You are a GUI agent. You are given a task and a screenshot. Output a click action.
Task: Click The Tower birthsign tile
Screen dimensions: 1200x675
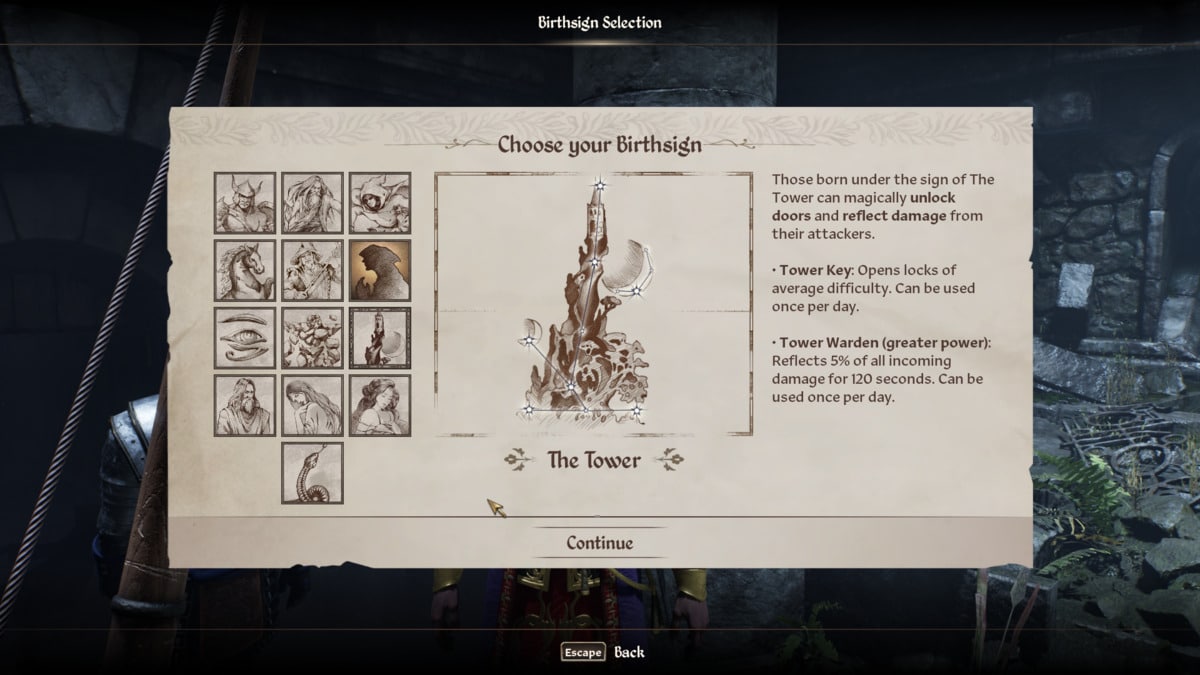[380, 338]
